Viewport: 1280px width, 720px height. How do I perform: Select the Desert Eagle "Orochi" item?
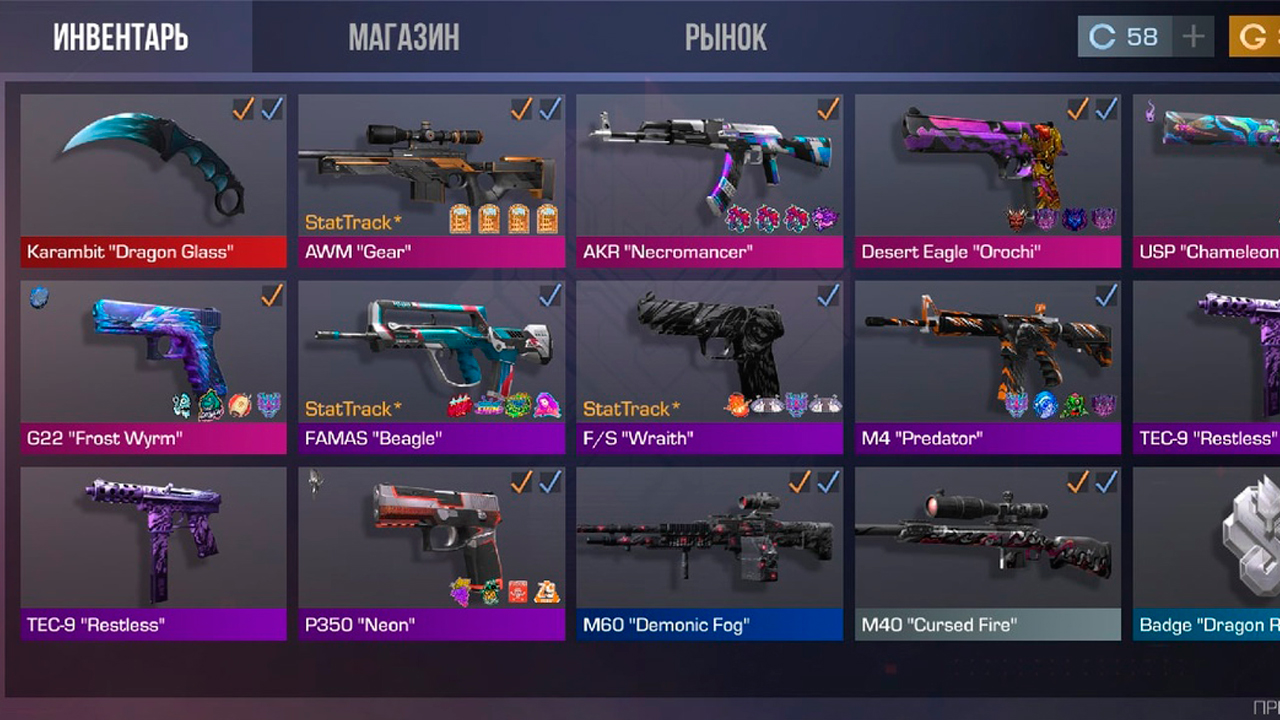[x=987, y=180]
